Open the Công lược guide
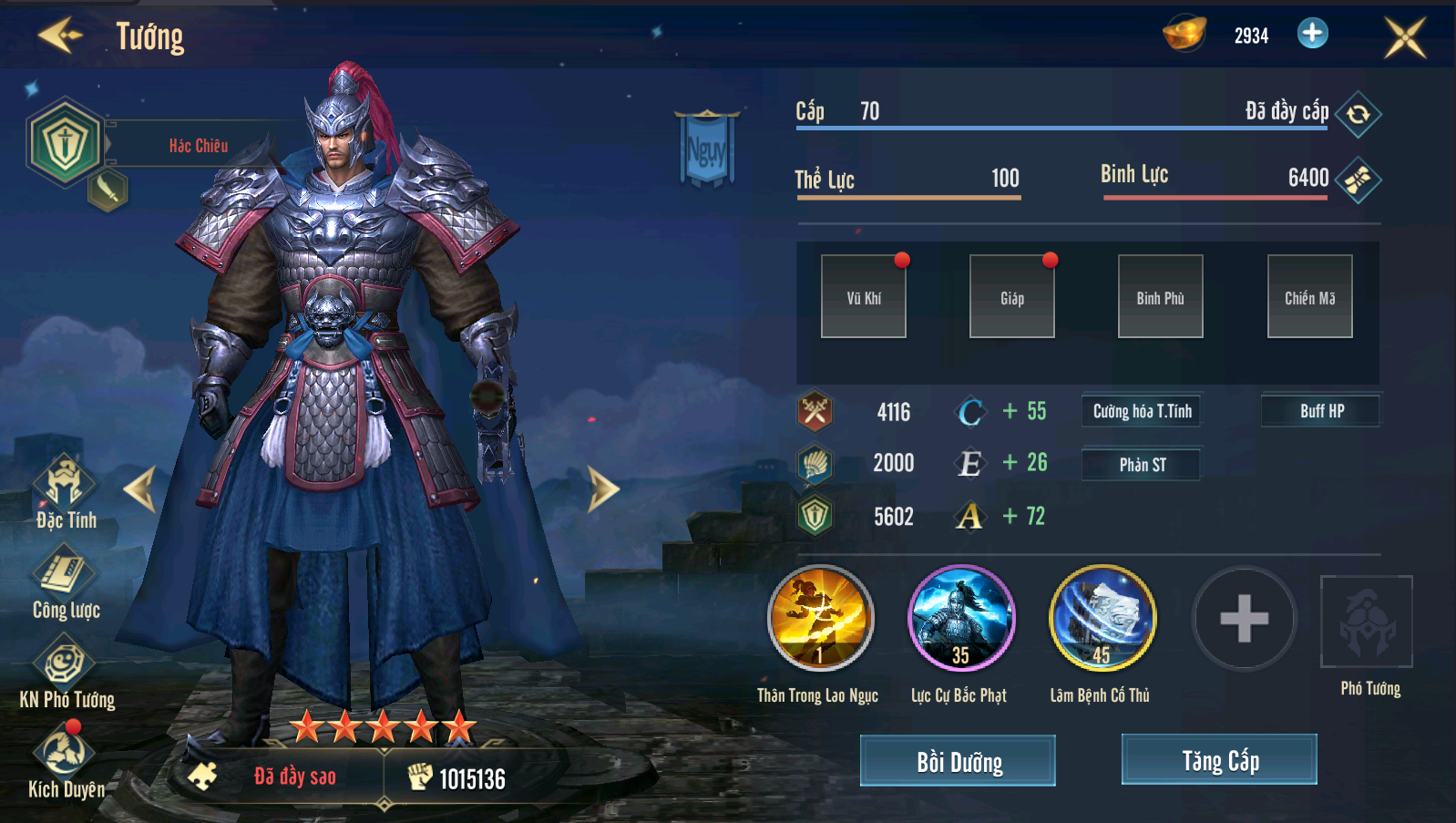This screenshot has width=1456, height=823. [65, 582]
